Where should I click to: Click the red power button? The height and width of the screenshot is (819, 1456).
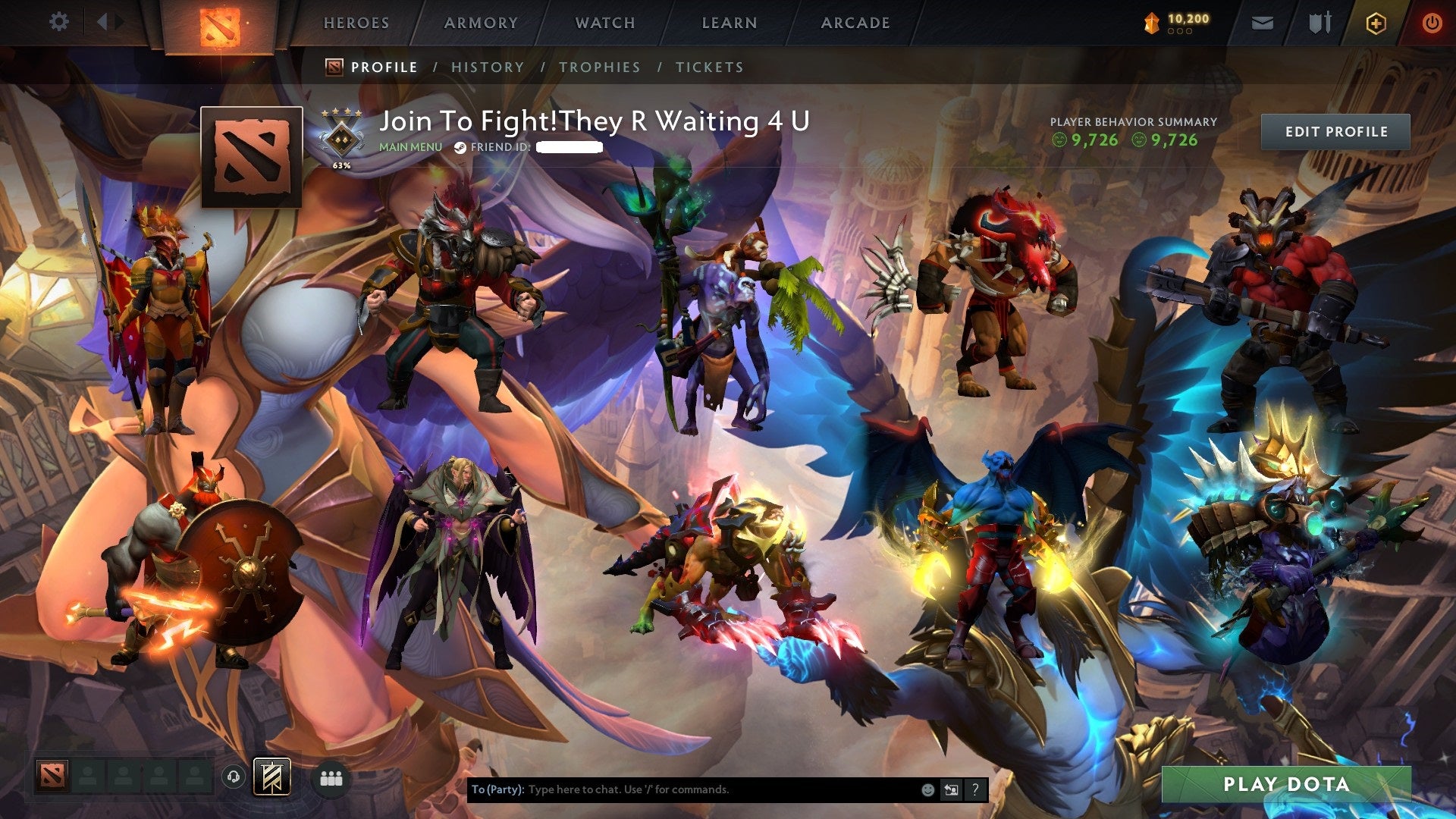(x=1432, y=23)
